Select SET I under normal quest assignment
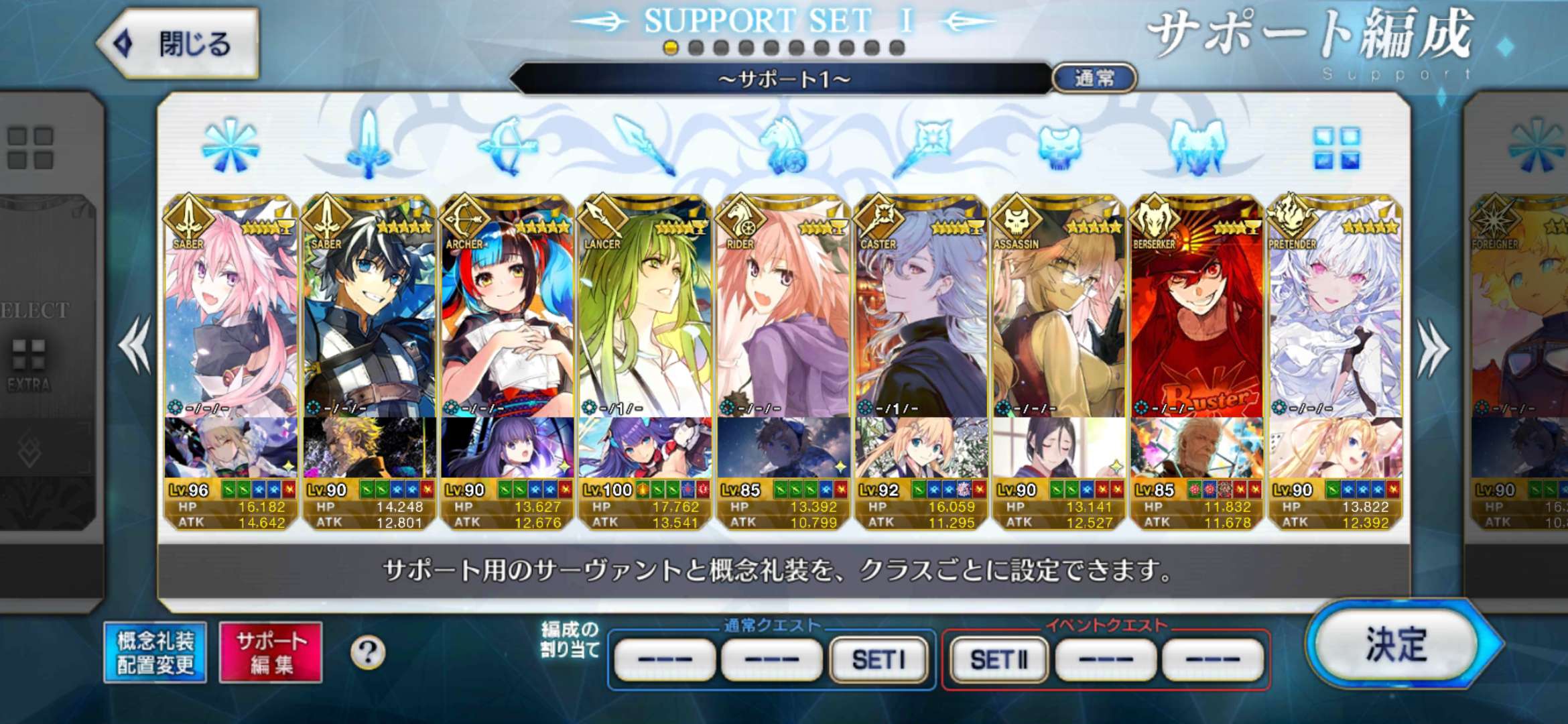 tap(878, 660)
